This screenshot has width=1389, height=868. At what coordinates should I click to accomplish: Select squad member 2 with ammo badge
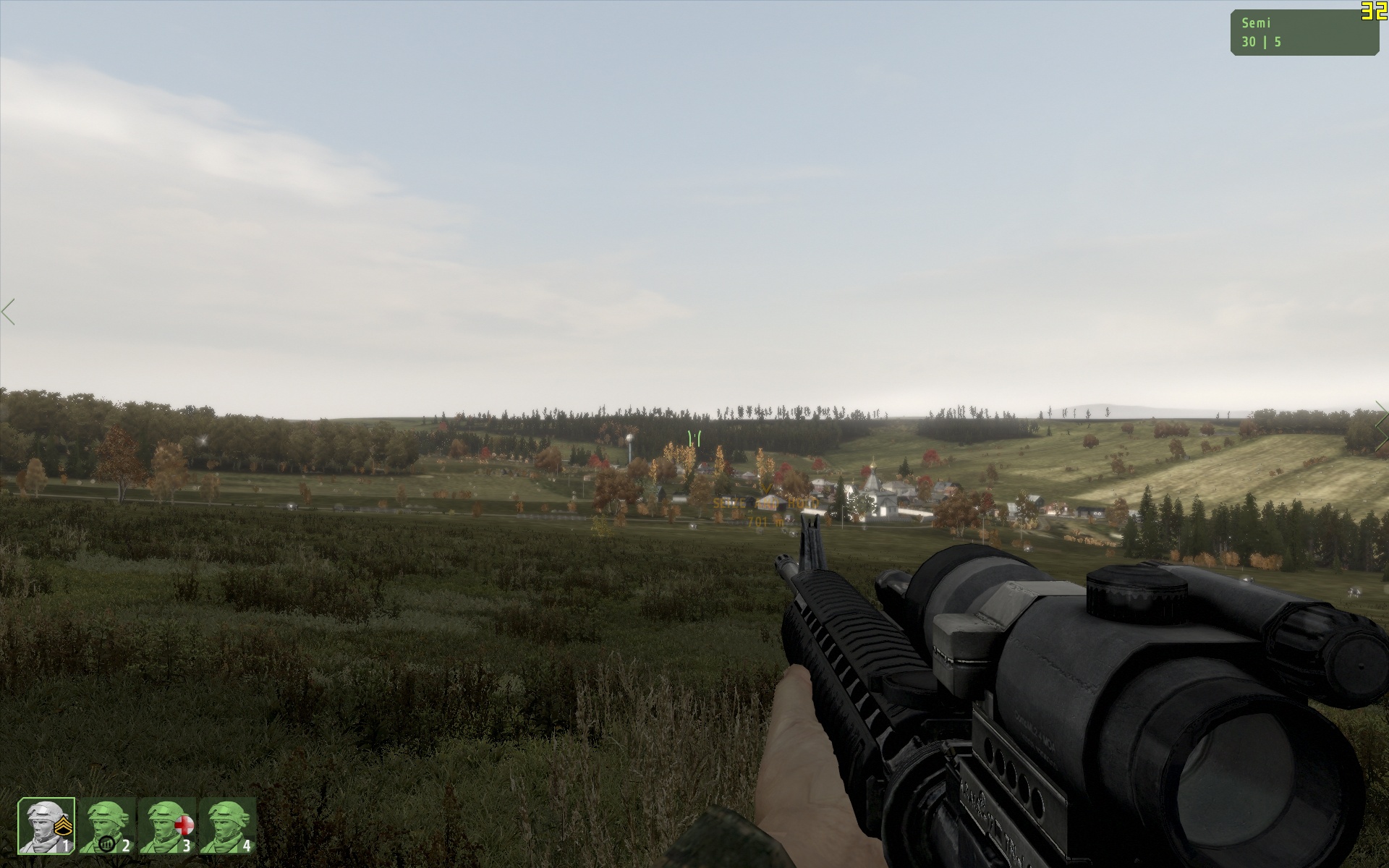pyautogui.click(x=106, y=826)
